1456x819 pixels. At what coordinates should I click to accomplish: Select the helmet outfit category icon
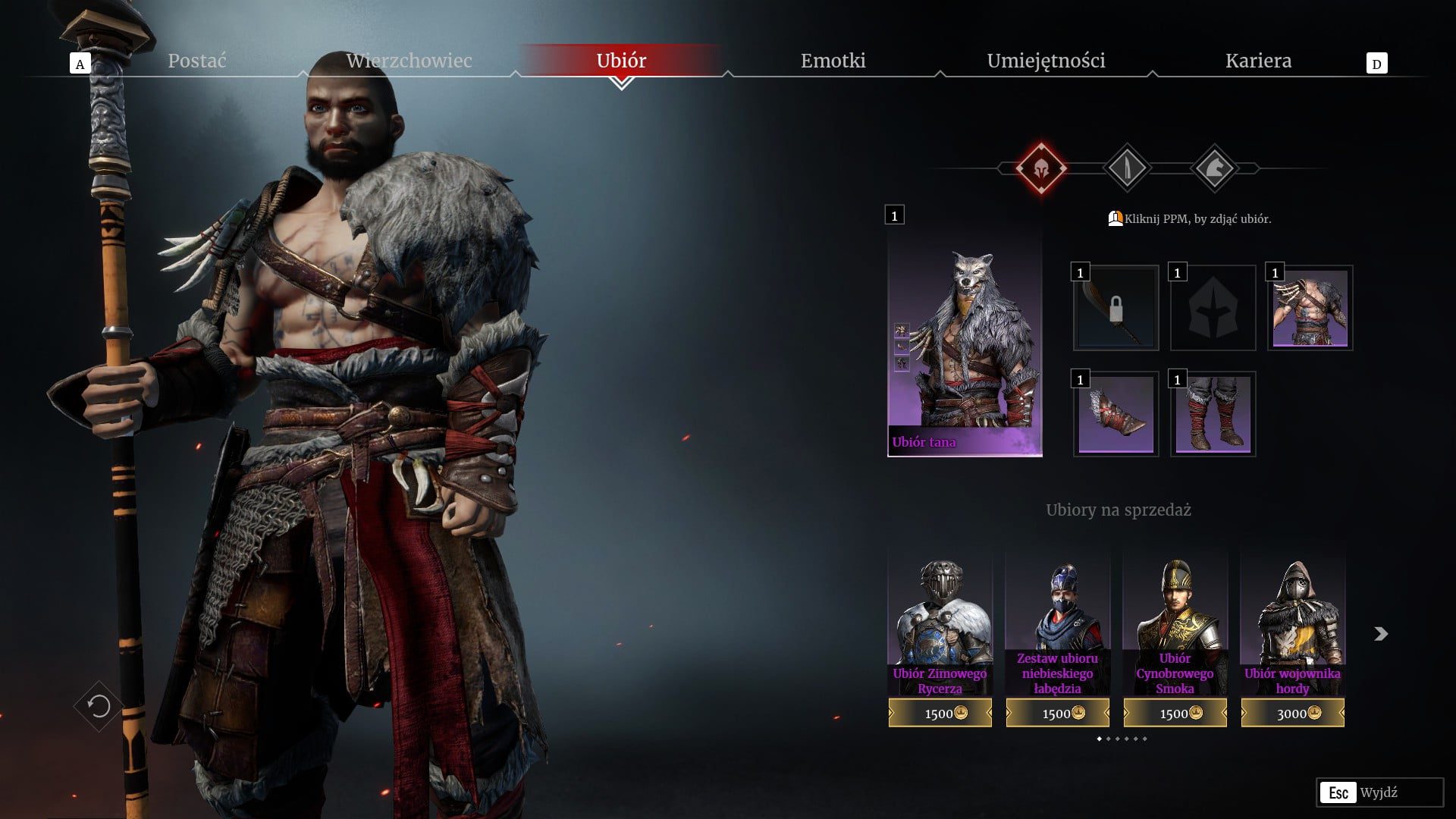[x=1041, y=168]
